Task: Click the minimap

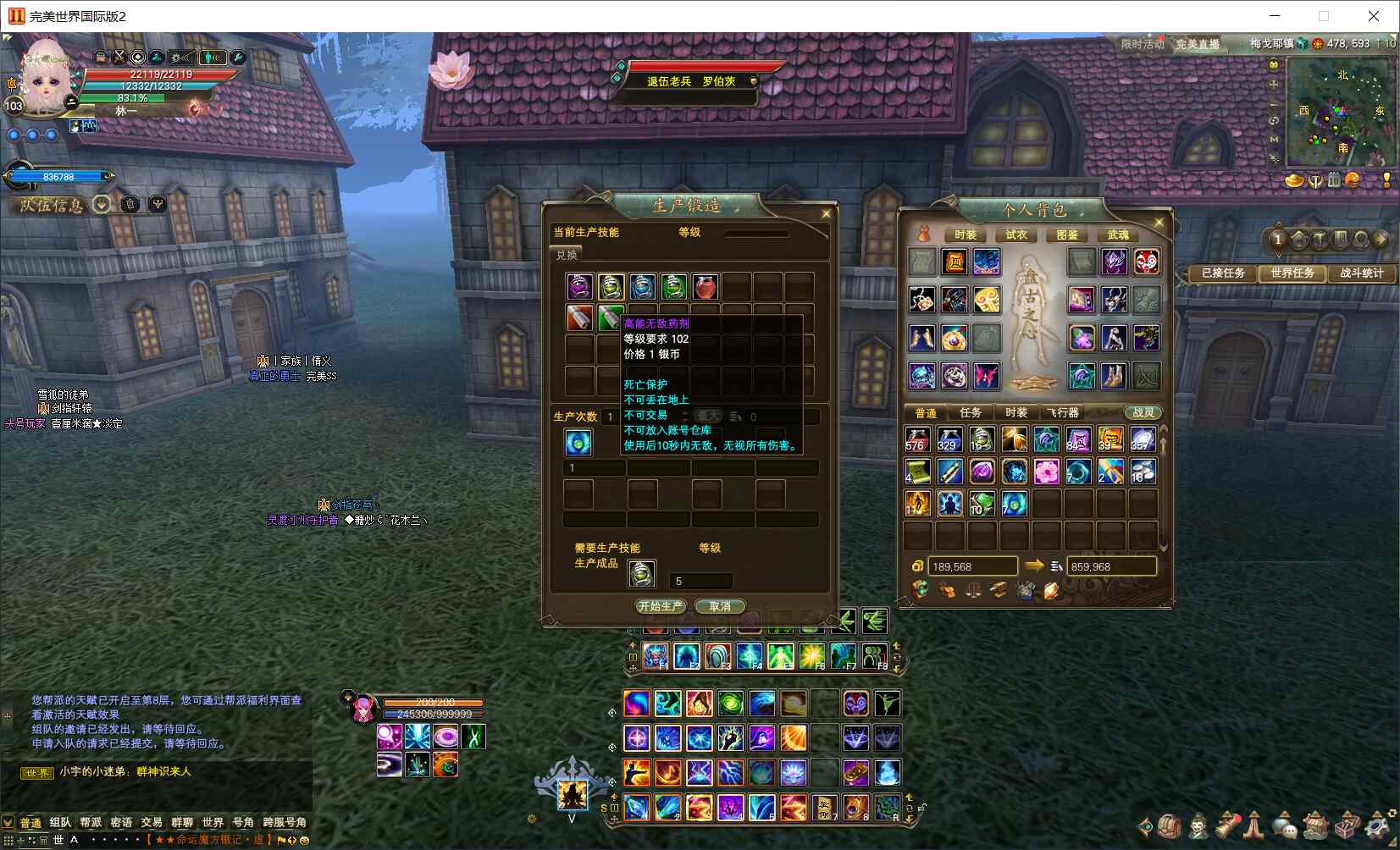Action: tap(1340, 113)
